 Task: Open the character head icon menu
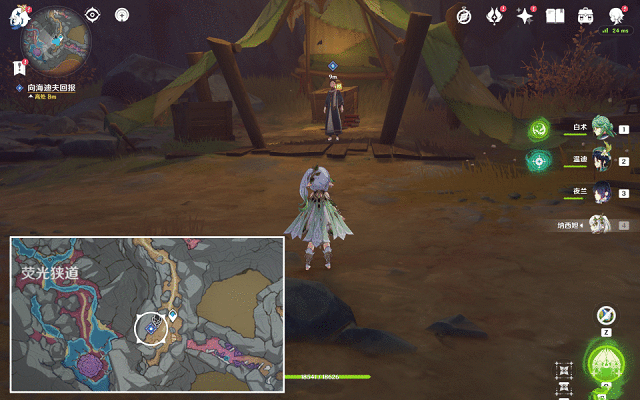pyautogui.click(x=615, y=14)
